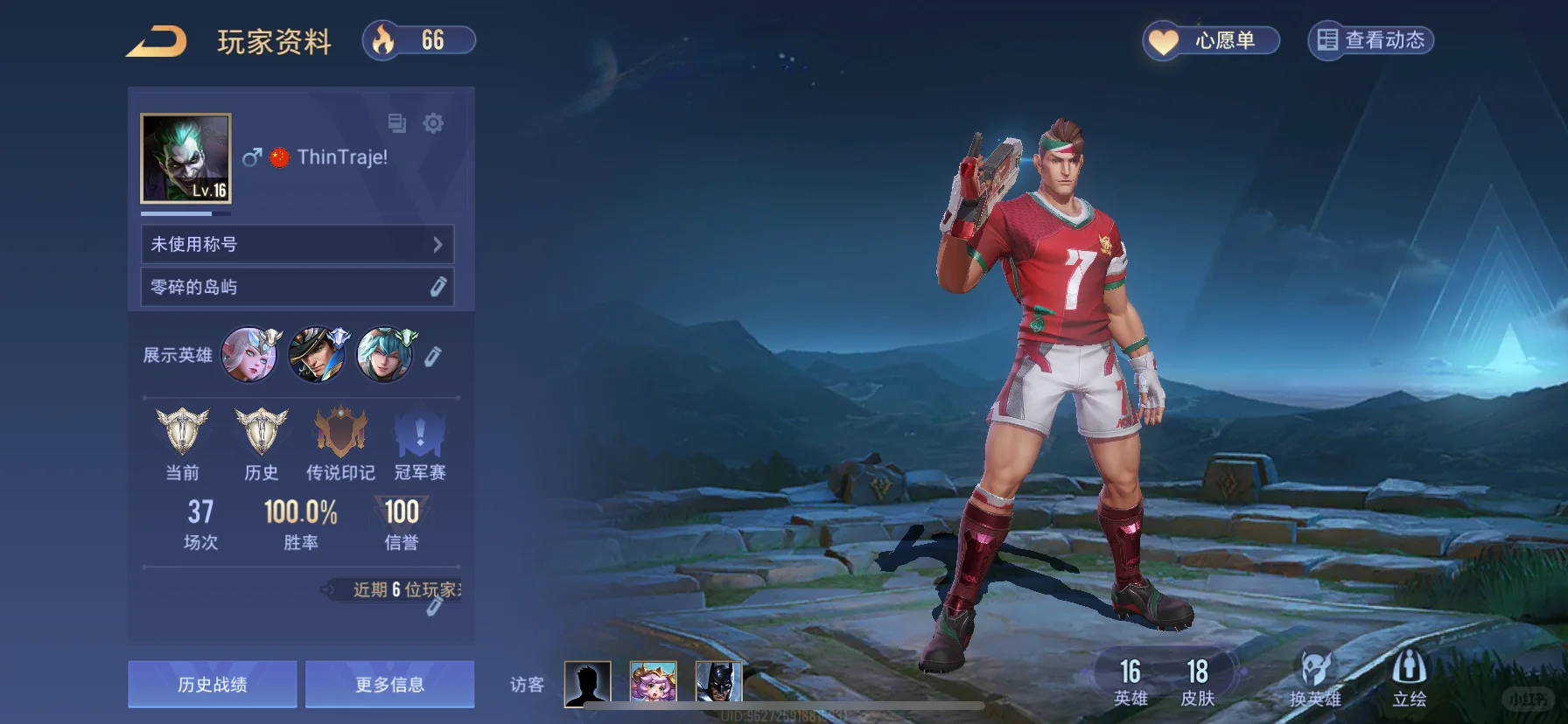Screen dimensions: 1568x724
Task: View the Batman visitor avatar
Action: (718, 682)
